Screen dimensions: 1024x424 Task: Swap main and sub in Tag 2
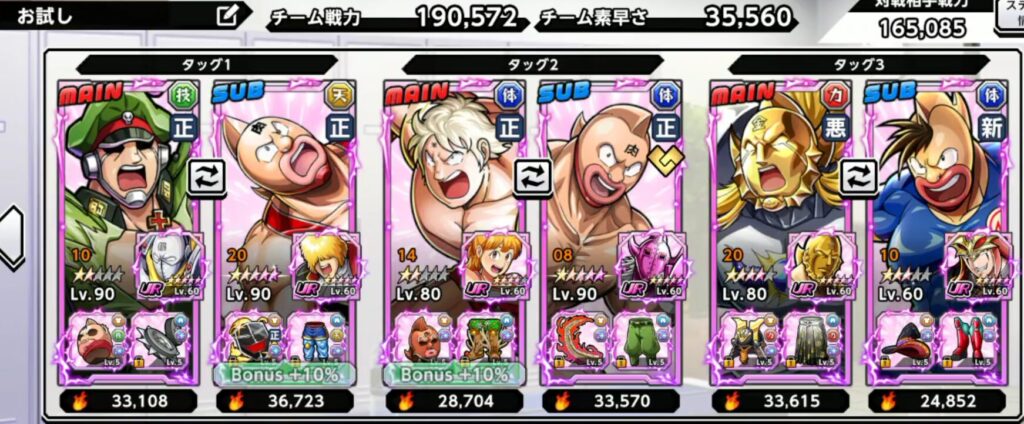point(532,177)
